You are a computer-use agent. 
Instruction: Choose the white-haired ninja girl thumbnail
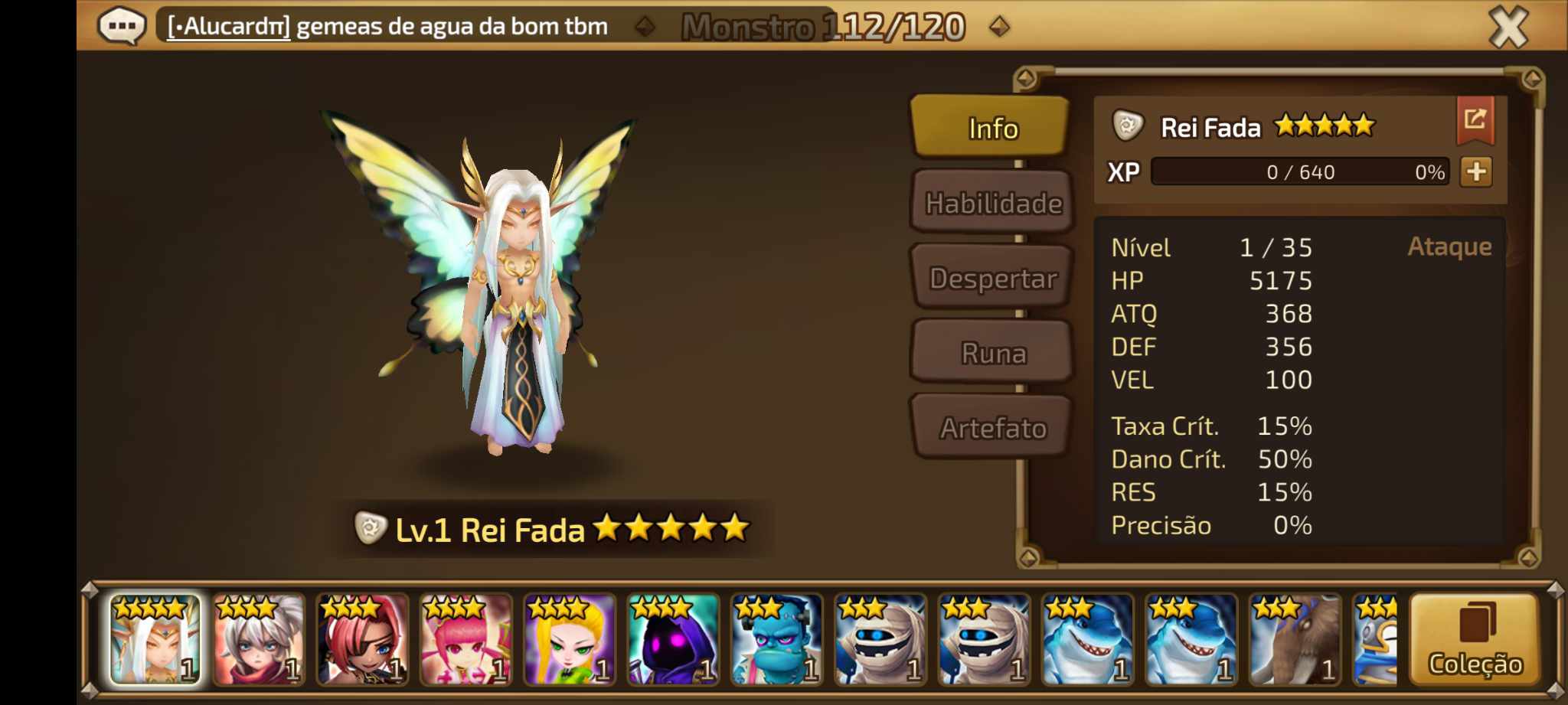[x=259, y=640]
